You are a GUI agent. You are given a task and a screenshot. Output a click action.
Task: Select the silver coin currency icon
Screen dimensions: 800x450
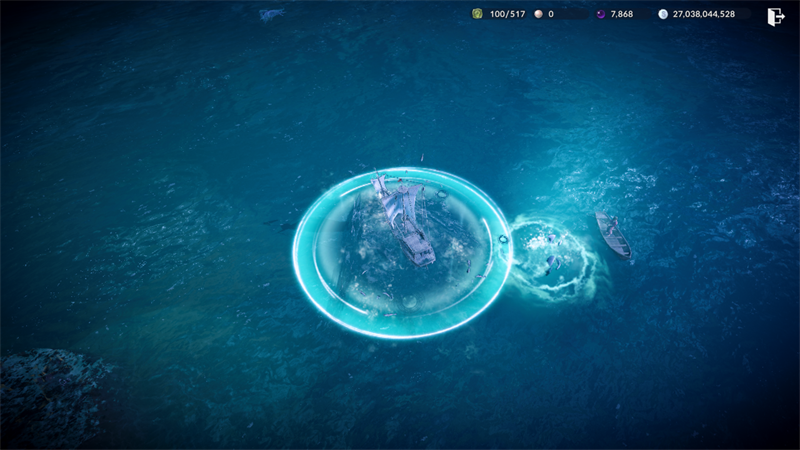[663, 14]
